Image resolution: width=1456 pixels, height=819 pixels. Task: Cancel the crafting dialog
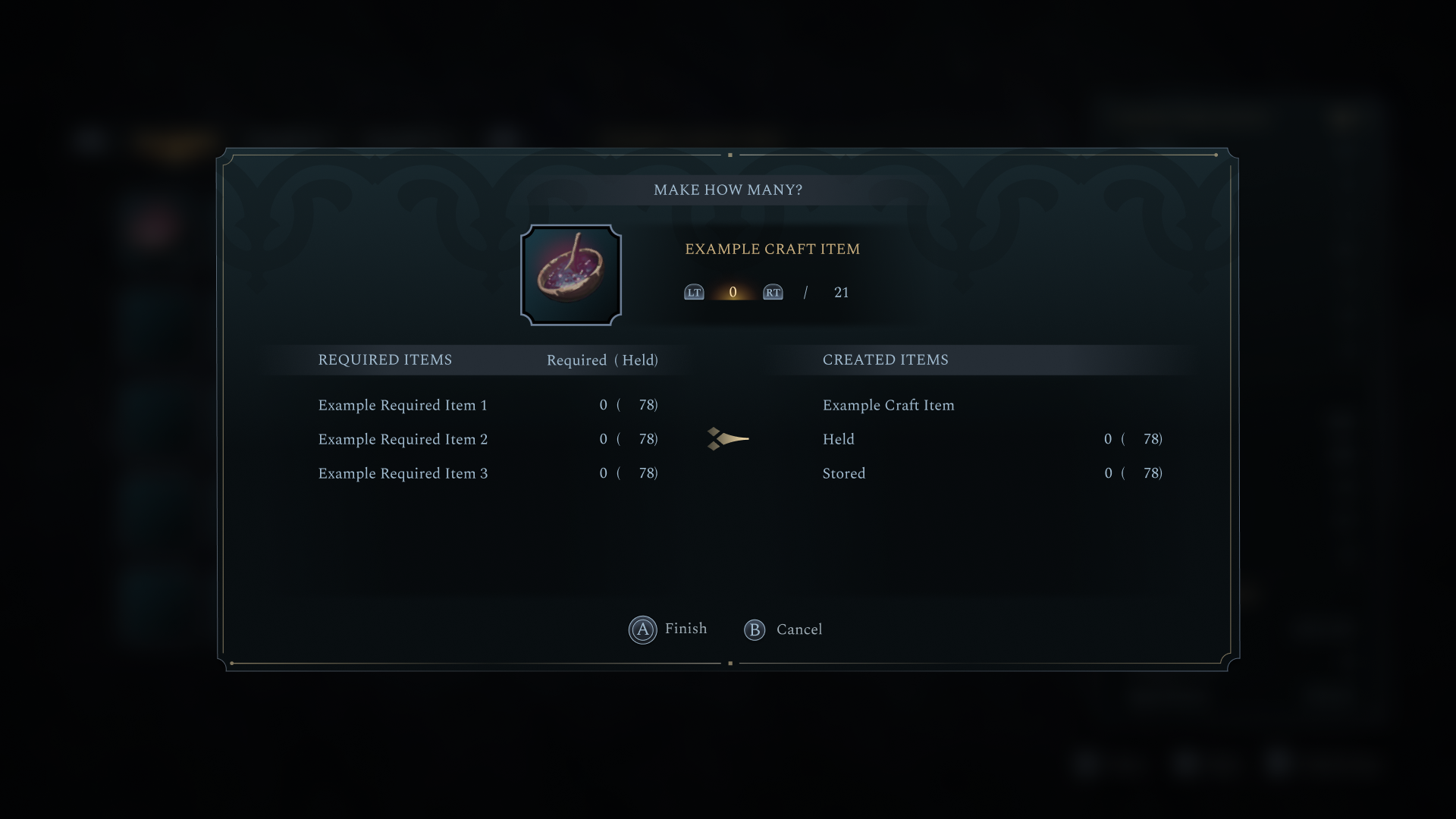783,629
